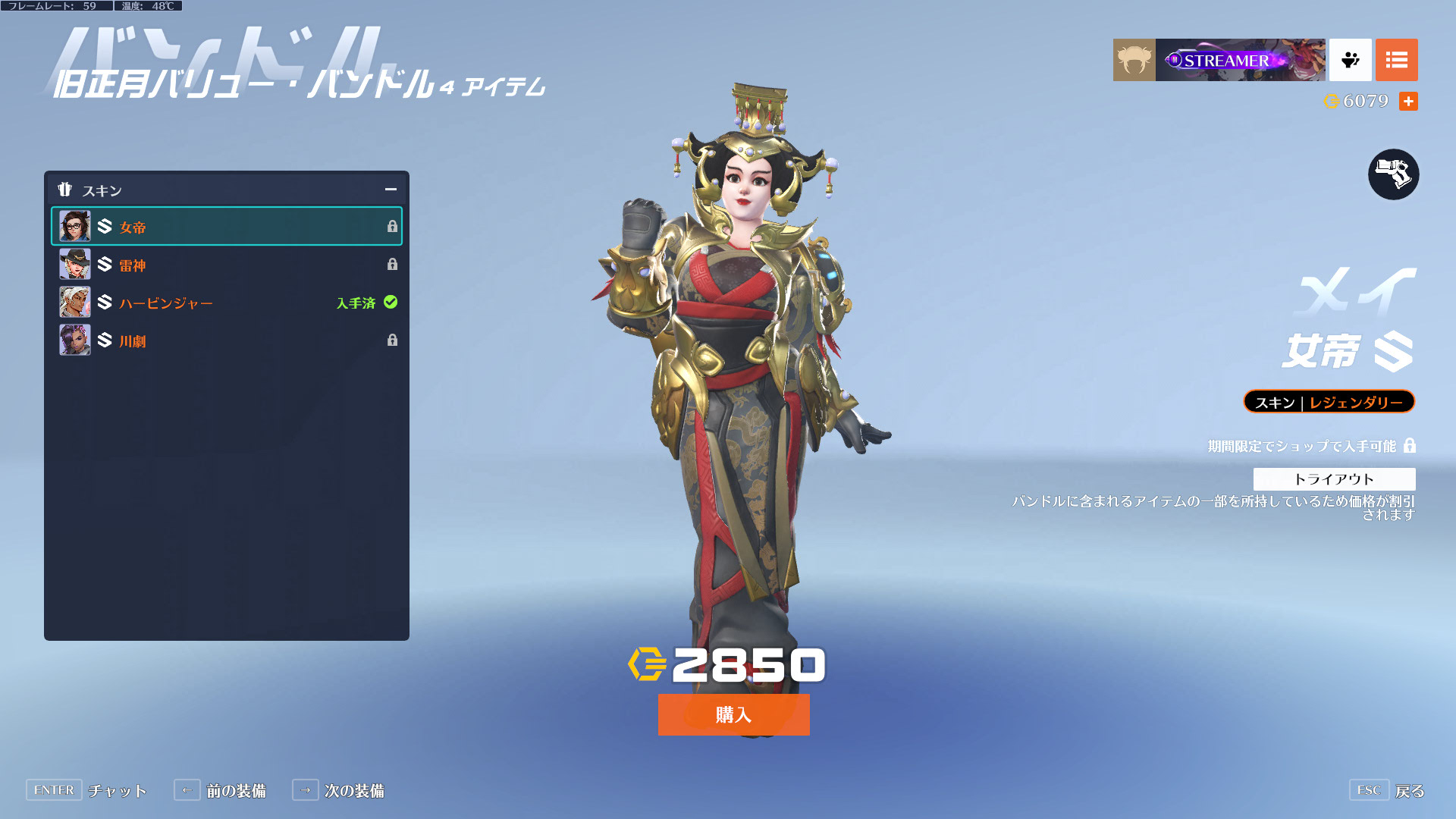Viewport: 1456px width, 819px height.
Task: Click the orange 購入 purchase button
Action: coord(733,714)
